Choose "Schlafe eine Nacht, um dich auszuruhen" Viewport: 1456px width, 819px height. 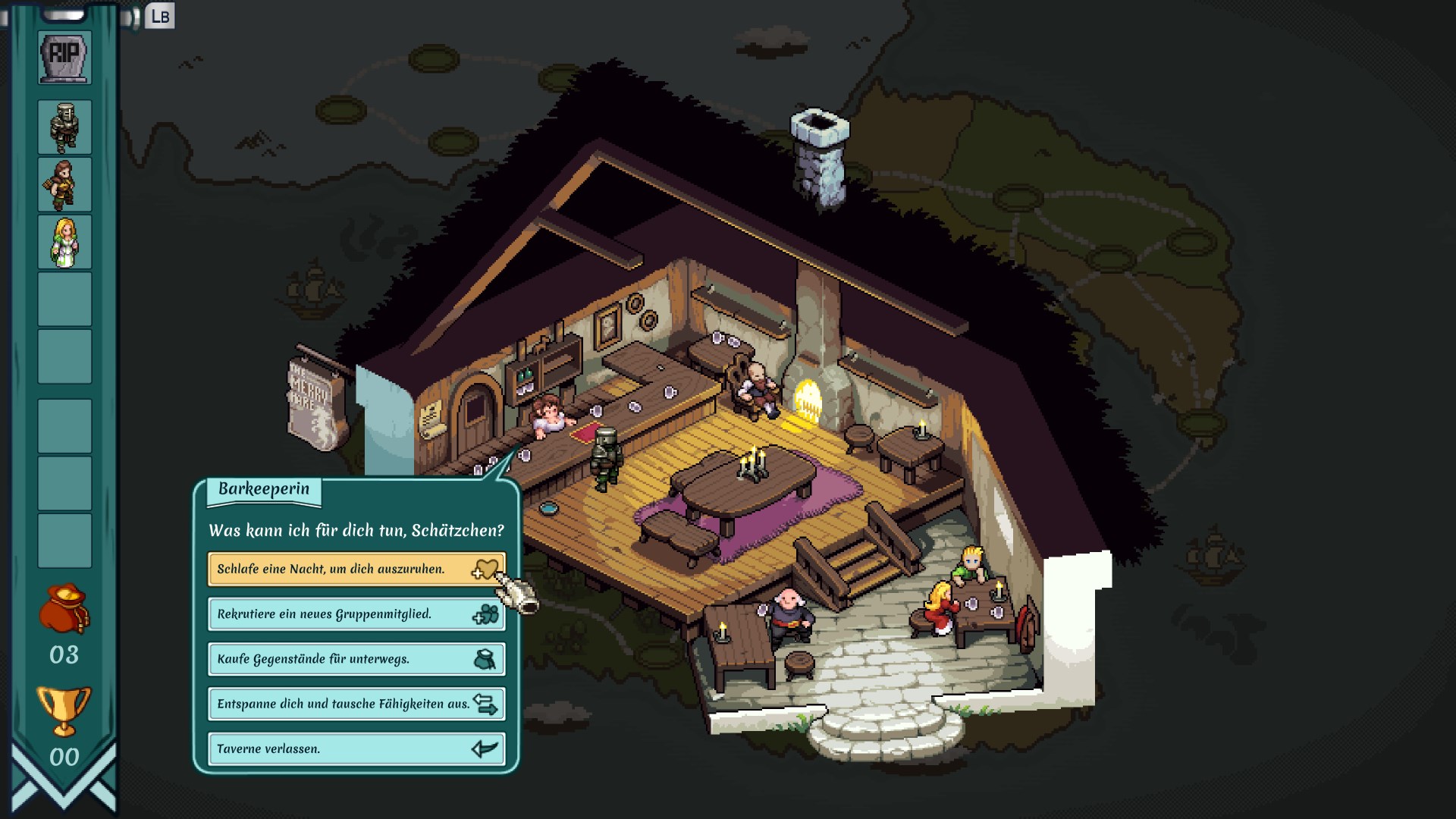pos(356,569)
